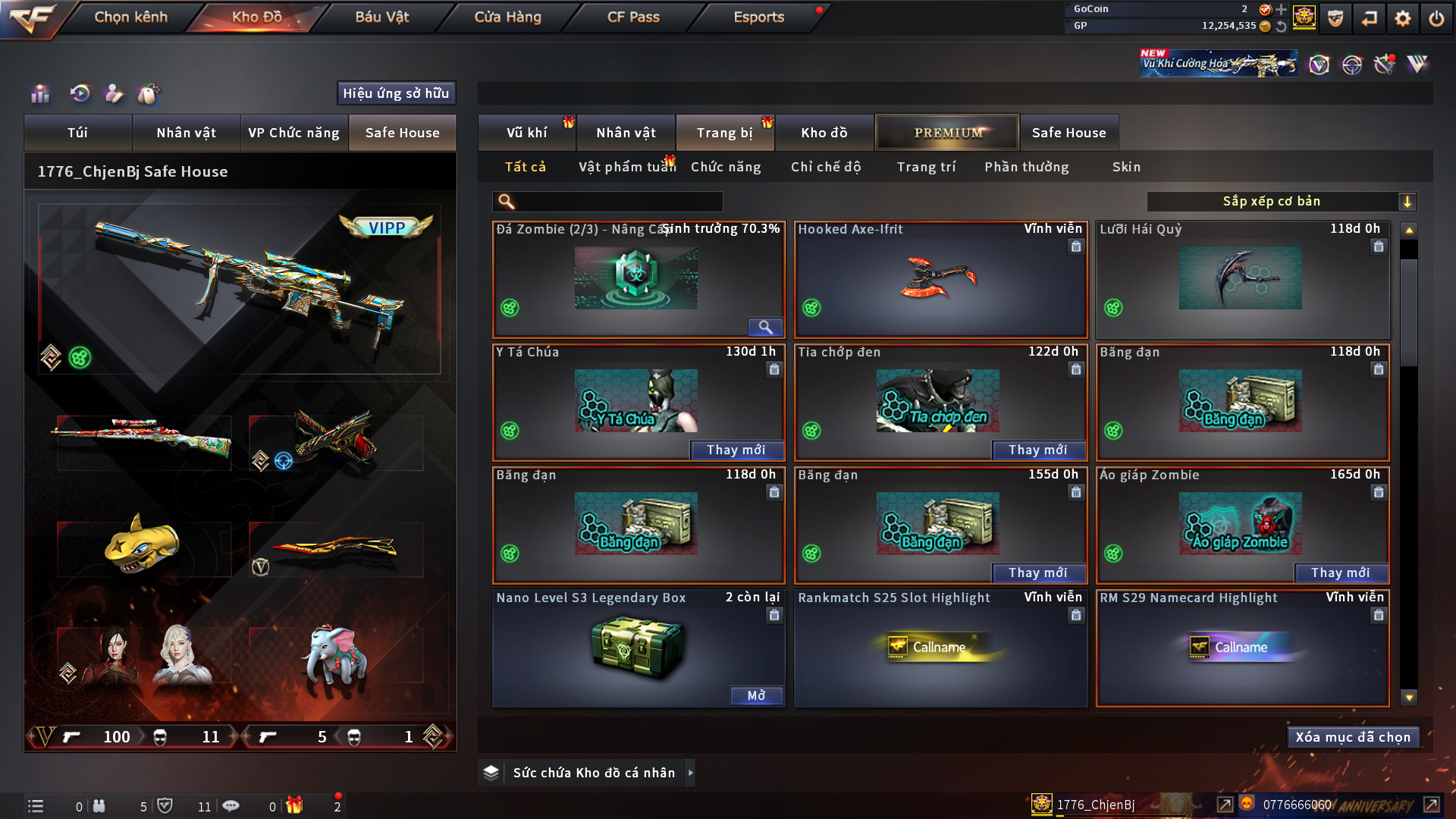The image size is (1456, 819).
Task: Open the Esports menu
Action: coord(758,17)
